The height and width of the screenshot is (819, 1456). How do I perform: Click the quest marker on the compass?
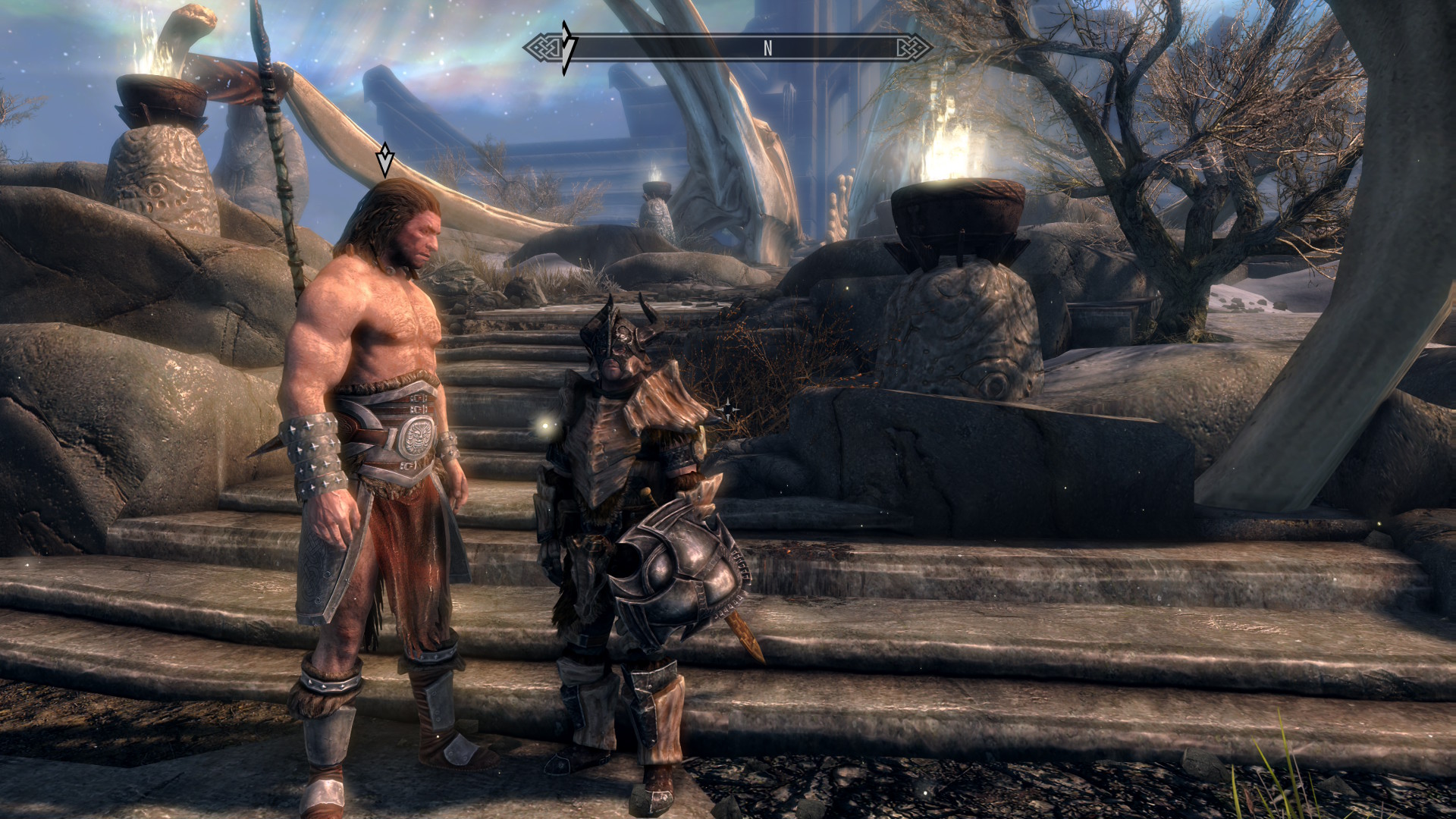point(566,48)
